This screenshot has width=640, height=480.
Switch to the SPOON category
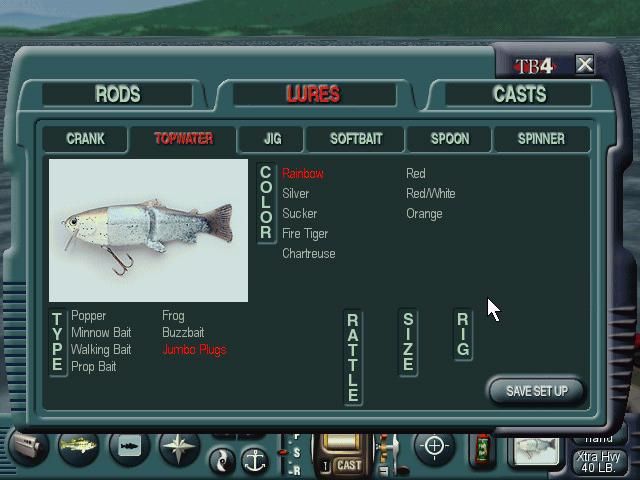pyautogui.click(x=449, y=139)
